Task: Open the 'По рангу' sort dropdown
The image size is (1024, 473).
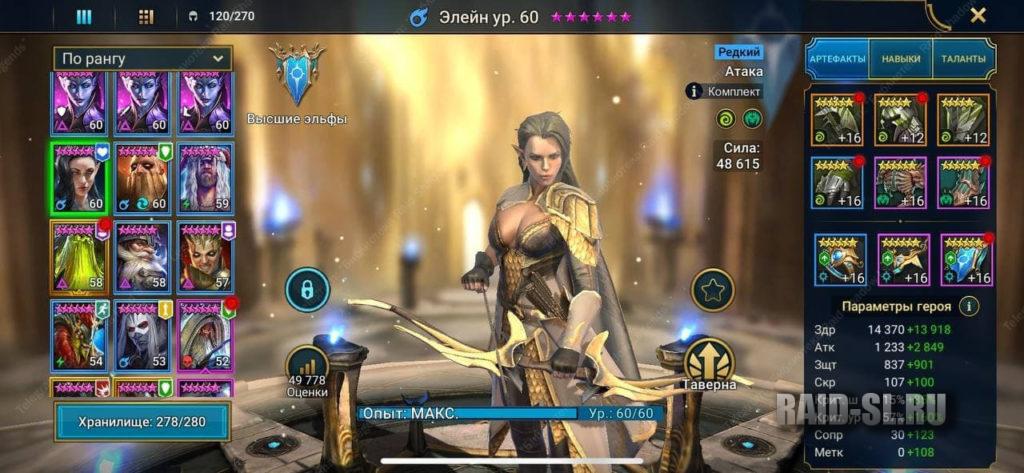Action: point(144,59)
